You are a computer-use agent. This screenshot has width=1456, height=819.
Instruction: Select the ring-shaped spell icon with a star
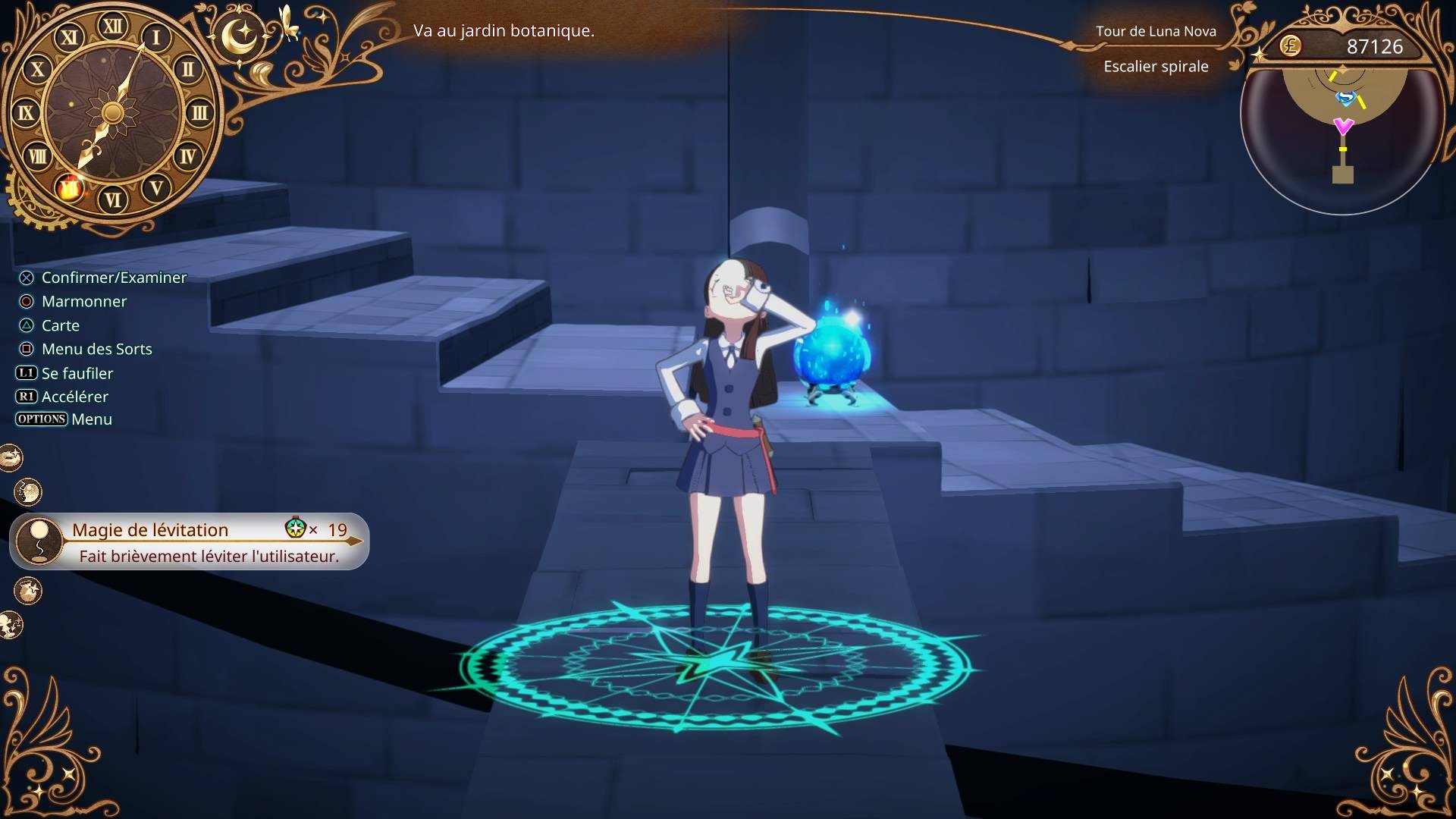(x=11, y=458)
